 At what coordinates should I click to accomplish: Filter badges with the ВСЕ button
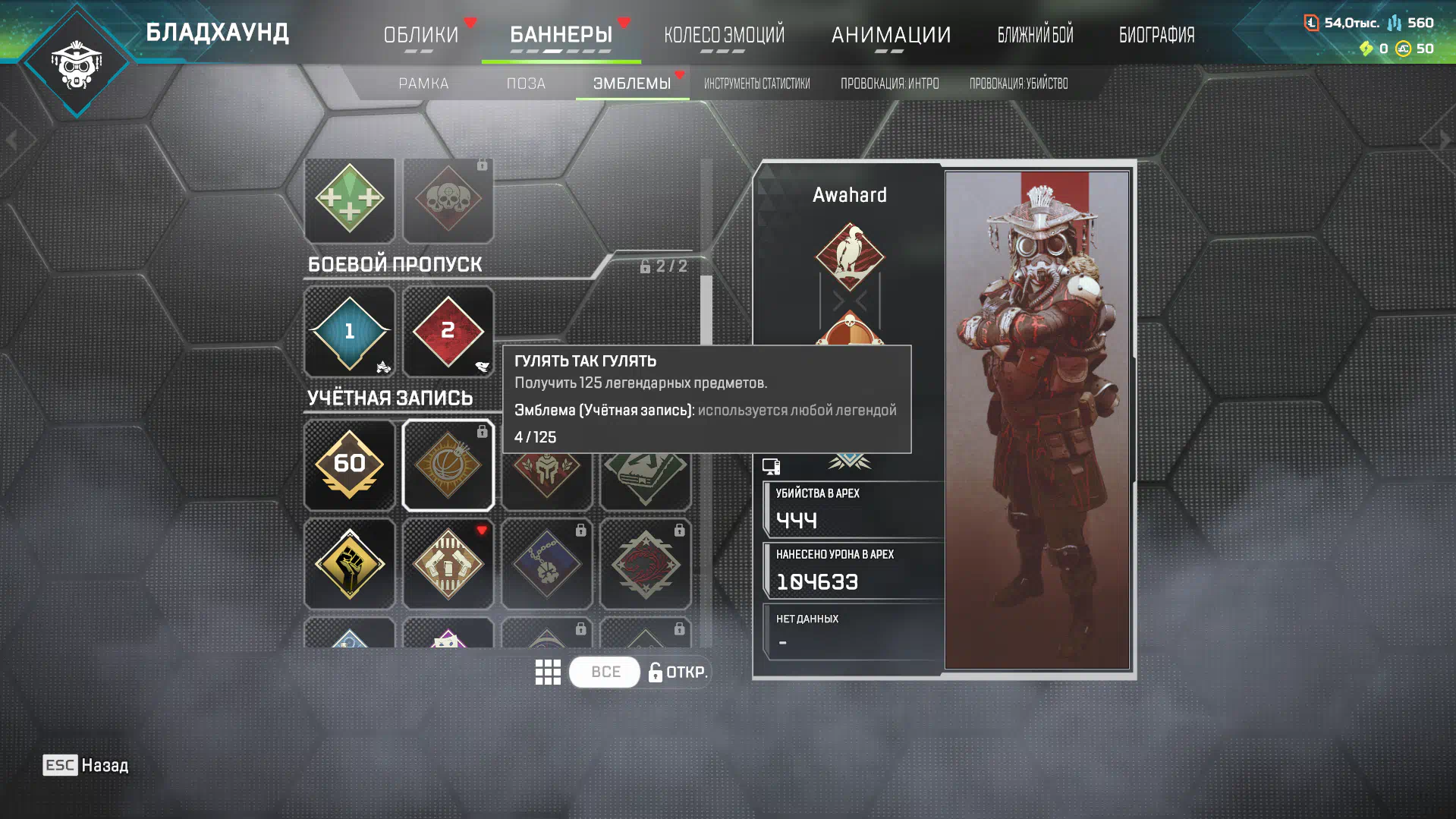click(605, 672)
